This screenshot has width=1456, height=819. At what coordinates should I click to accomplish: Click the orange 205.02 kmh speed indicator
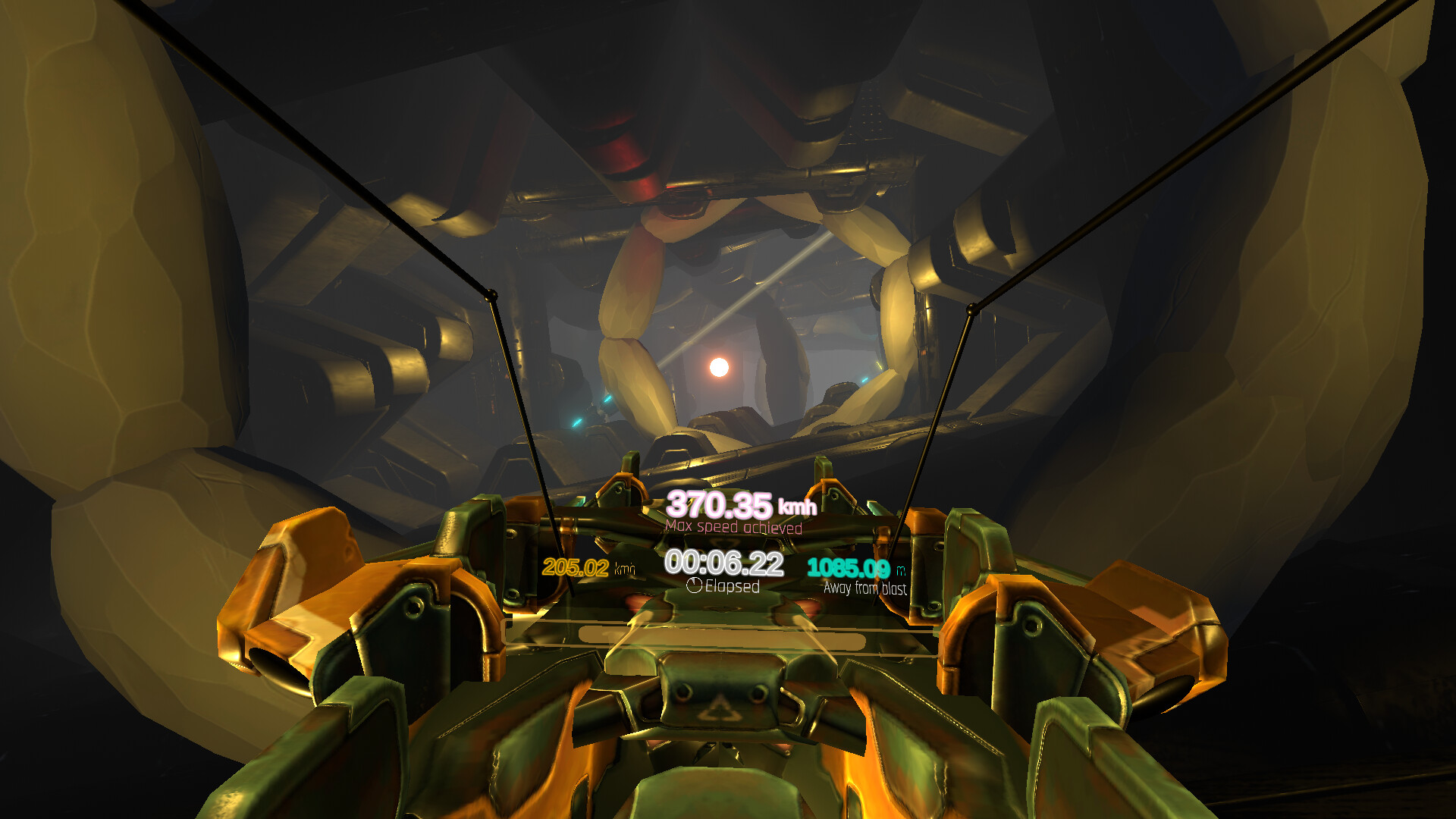(x=578, y=566)
